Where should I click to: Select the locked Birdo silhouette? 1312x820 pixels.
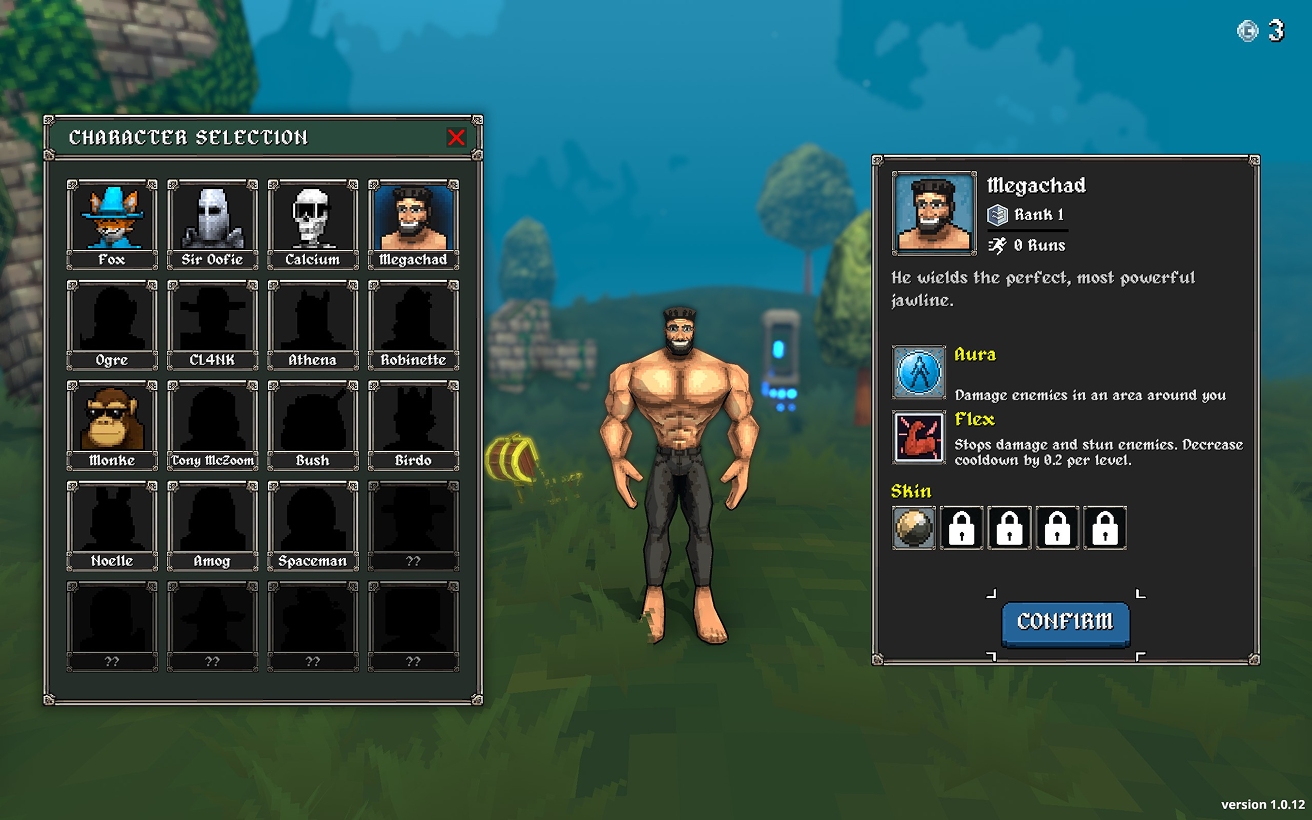coord(413,423)
